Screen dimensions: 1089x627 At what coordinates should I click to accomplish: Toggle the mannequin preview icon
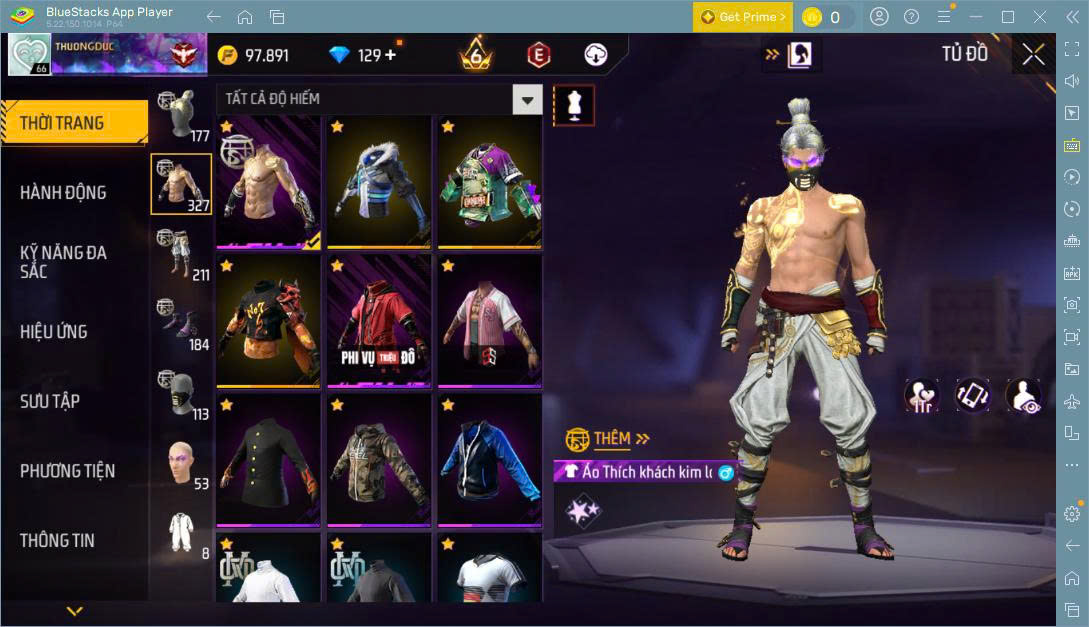point(574,105)
